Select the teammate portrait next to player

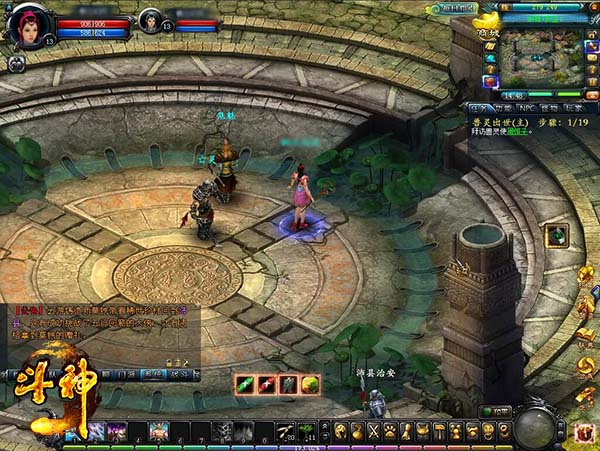152,22
